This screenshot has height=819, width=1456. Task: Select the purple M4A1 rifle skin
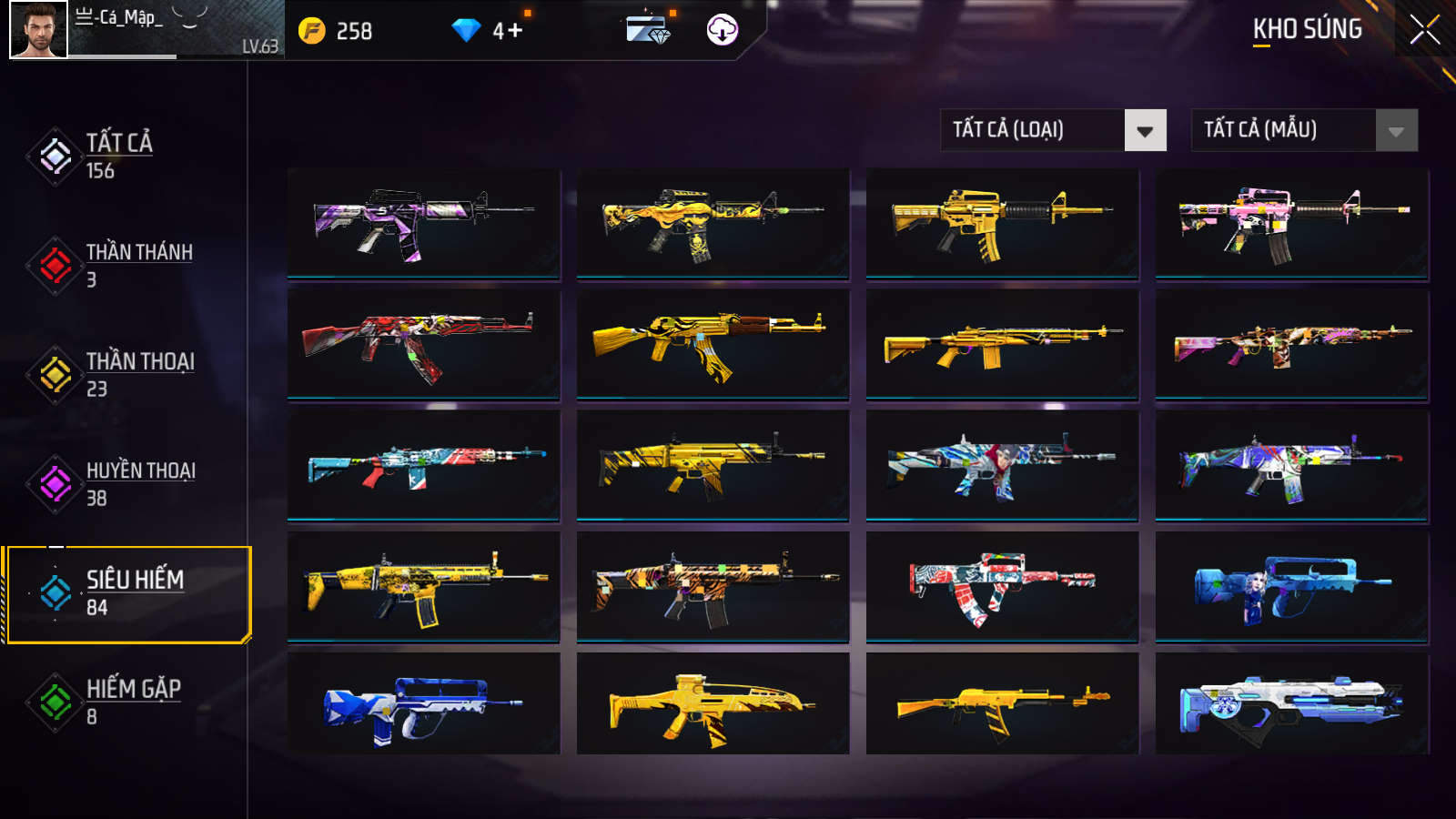[x=423, y=223]
